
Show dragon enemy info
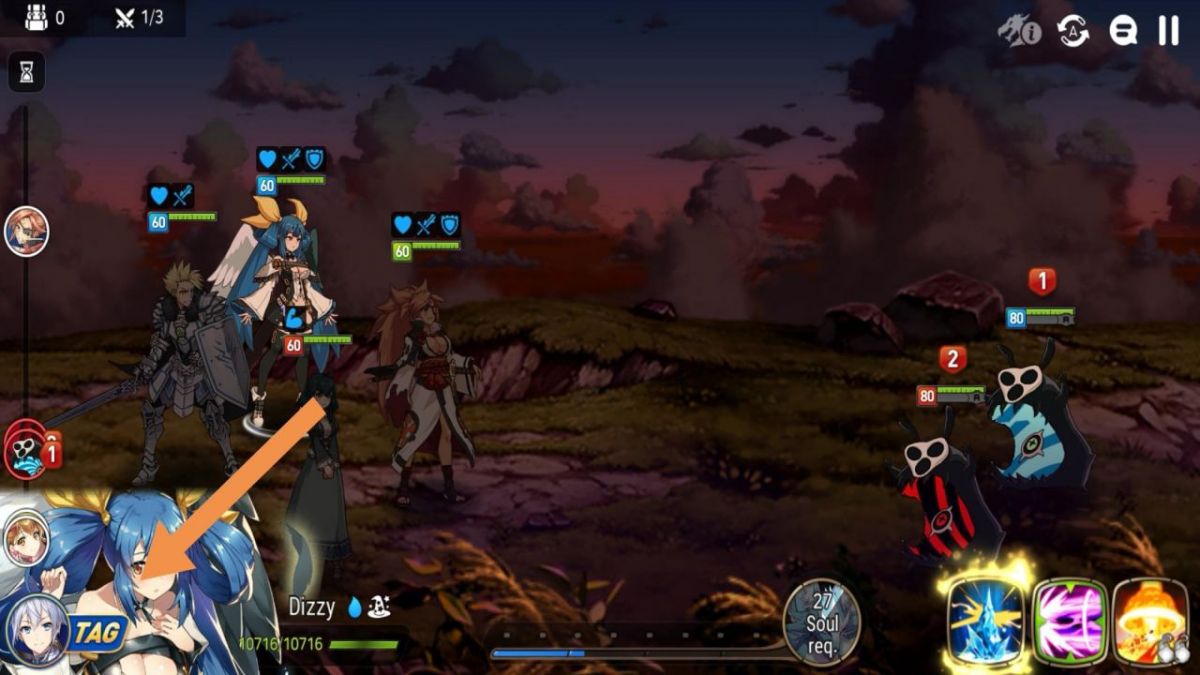(x=1019, y=31)
